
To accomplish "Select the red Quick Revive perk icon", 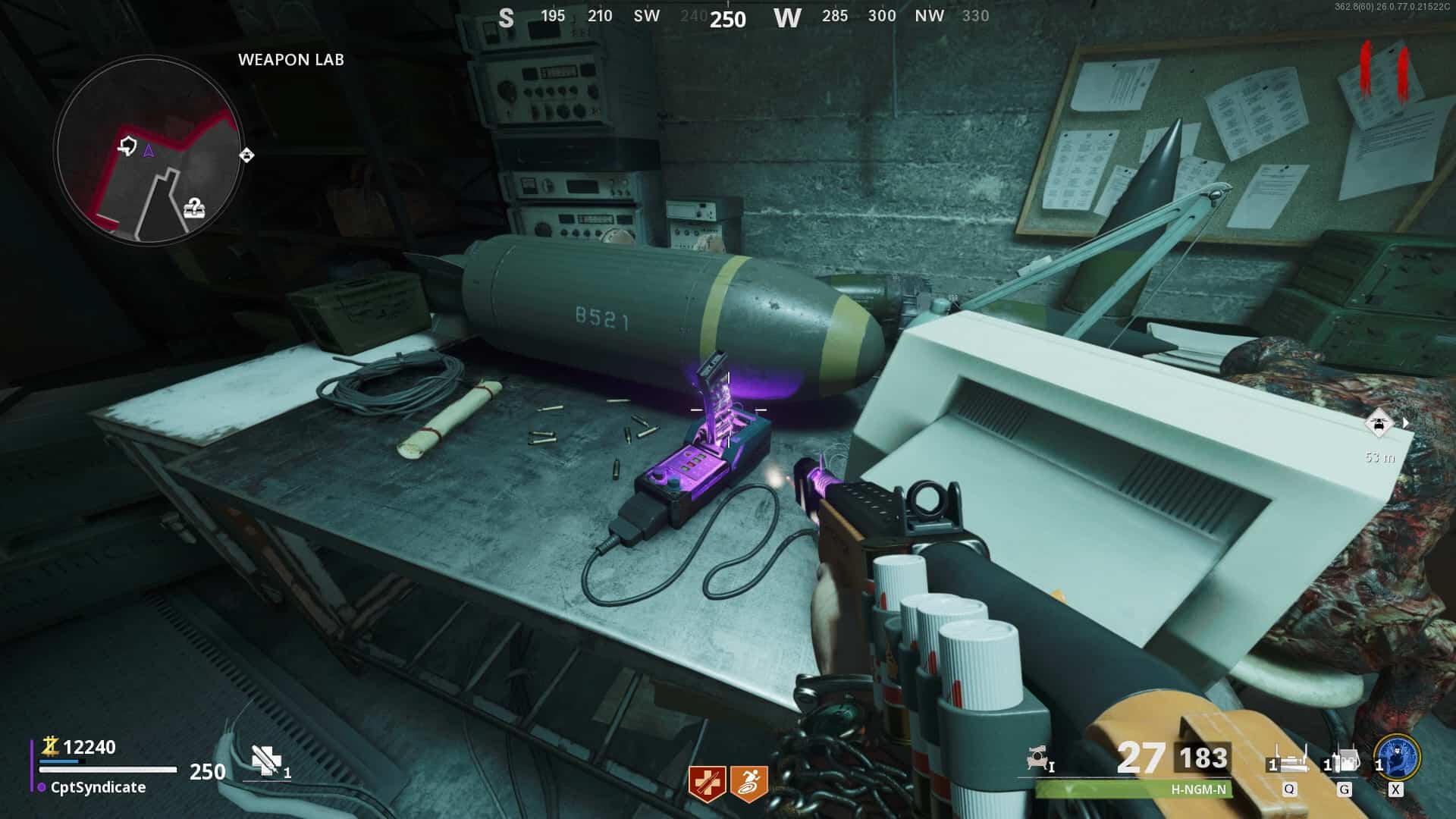I will click(707, 783).
